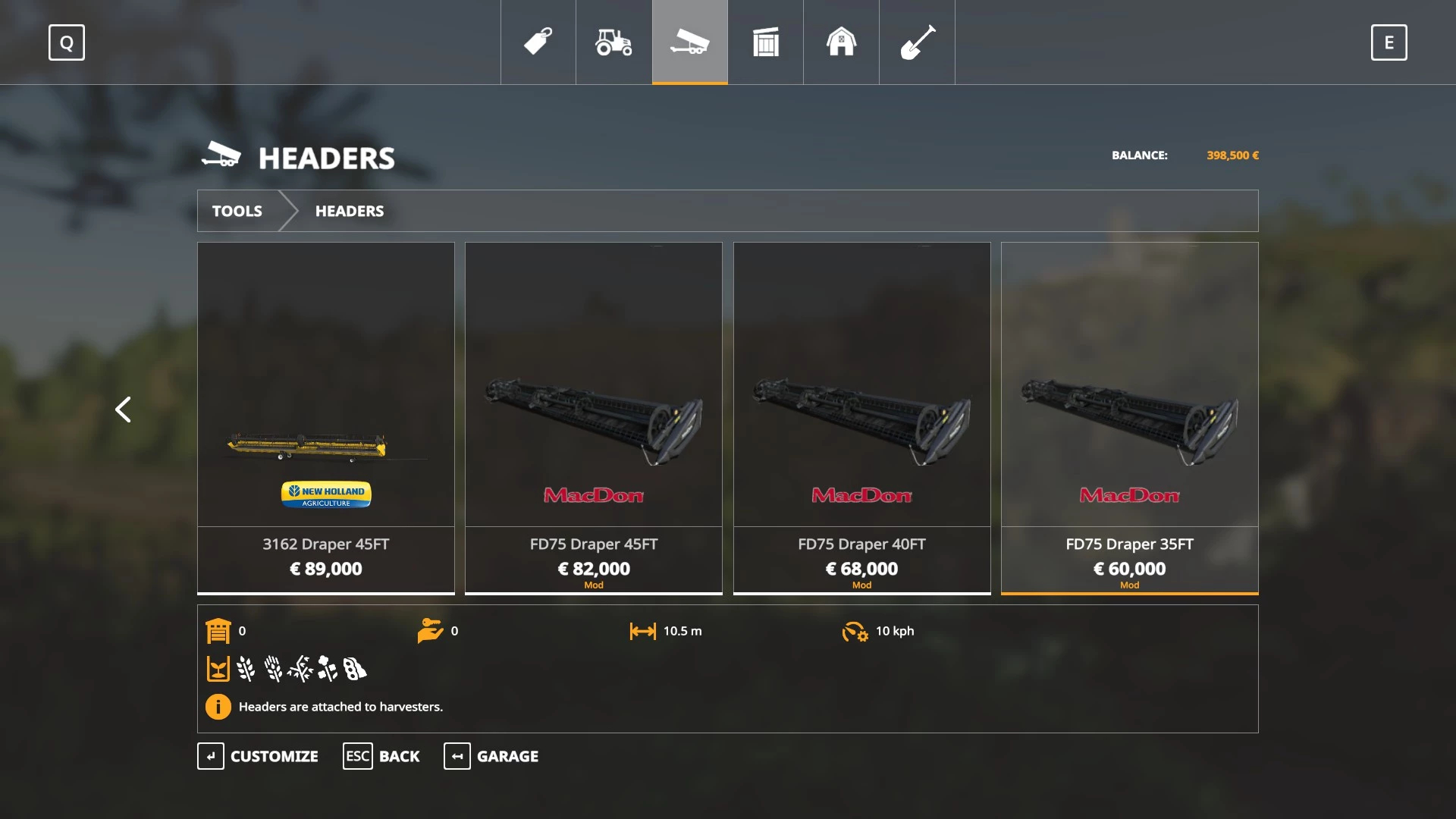Select the 3162 Draper 45FT header
Image resolution: width=1456 pixels, height=819 pixels.
[x=326, y=417]
